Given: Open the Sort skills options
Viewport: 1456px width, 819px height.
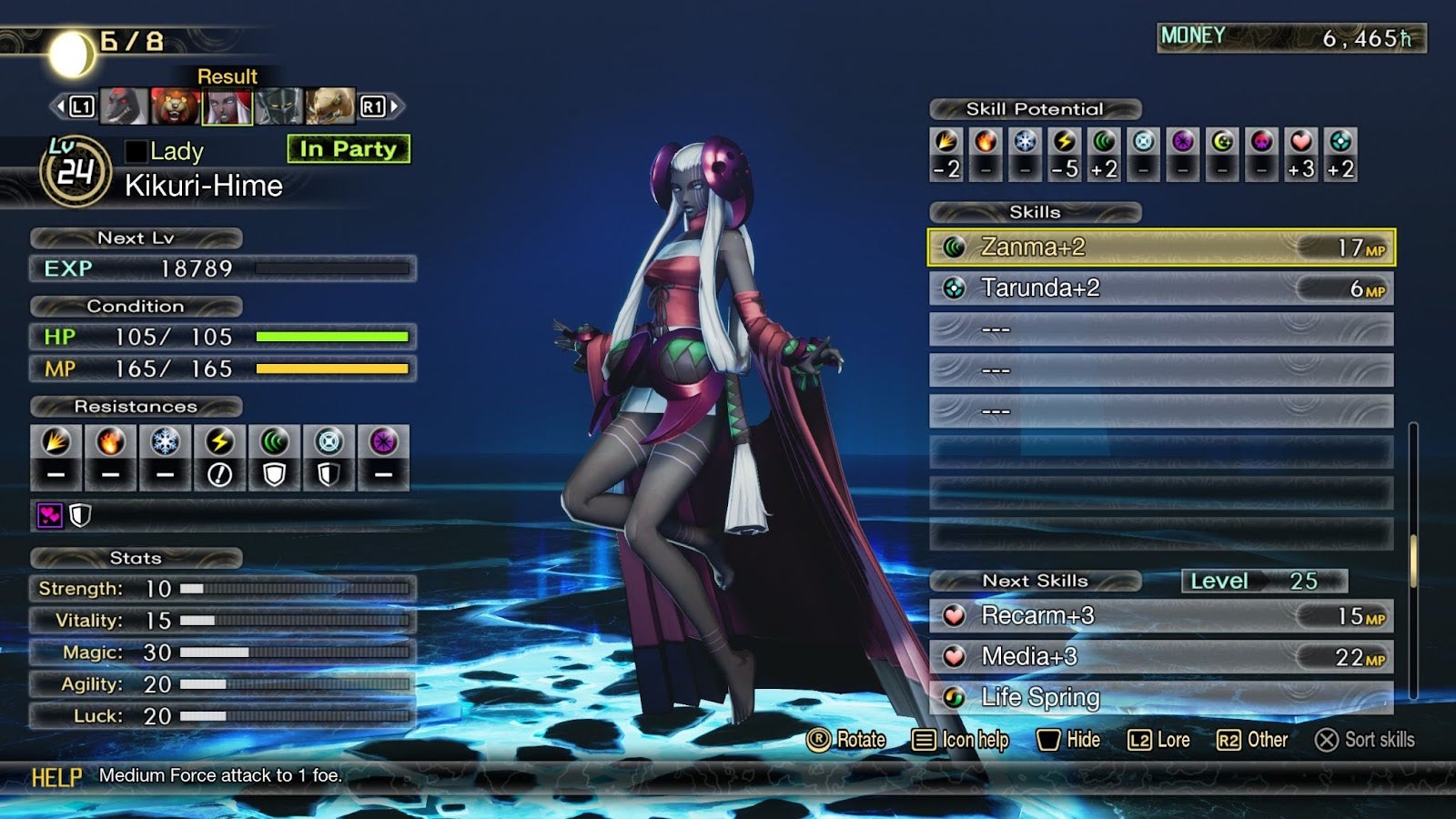Looking at the screenshot, I should pos(1365,740).
